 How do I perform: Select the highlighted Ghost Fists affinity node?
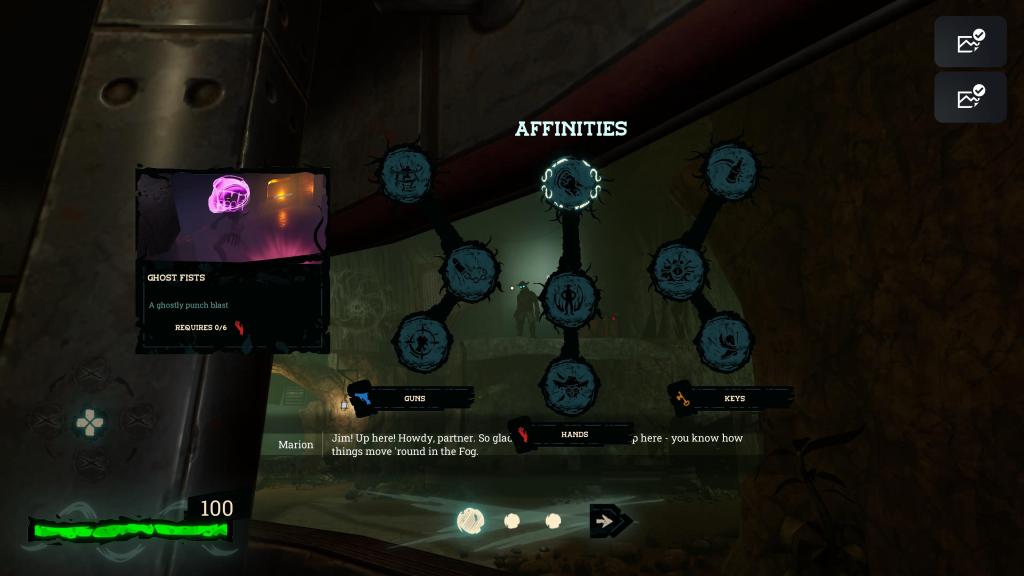(x=570, y=182)
